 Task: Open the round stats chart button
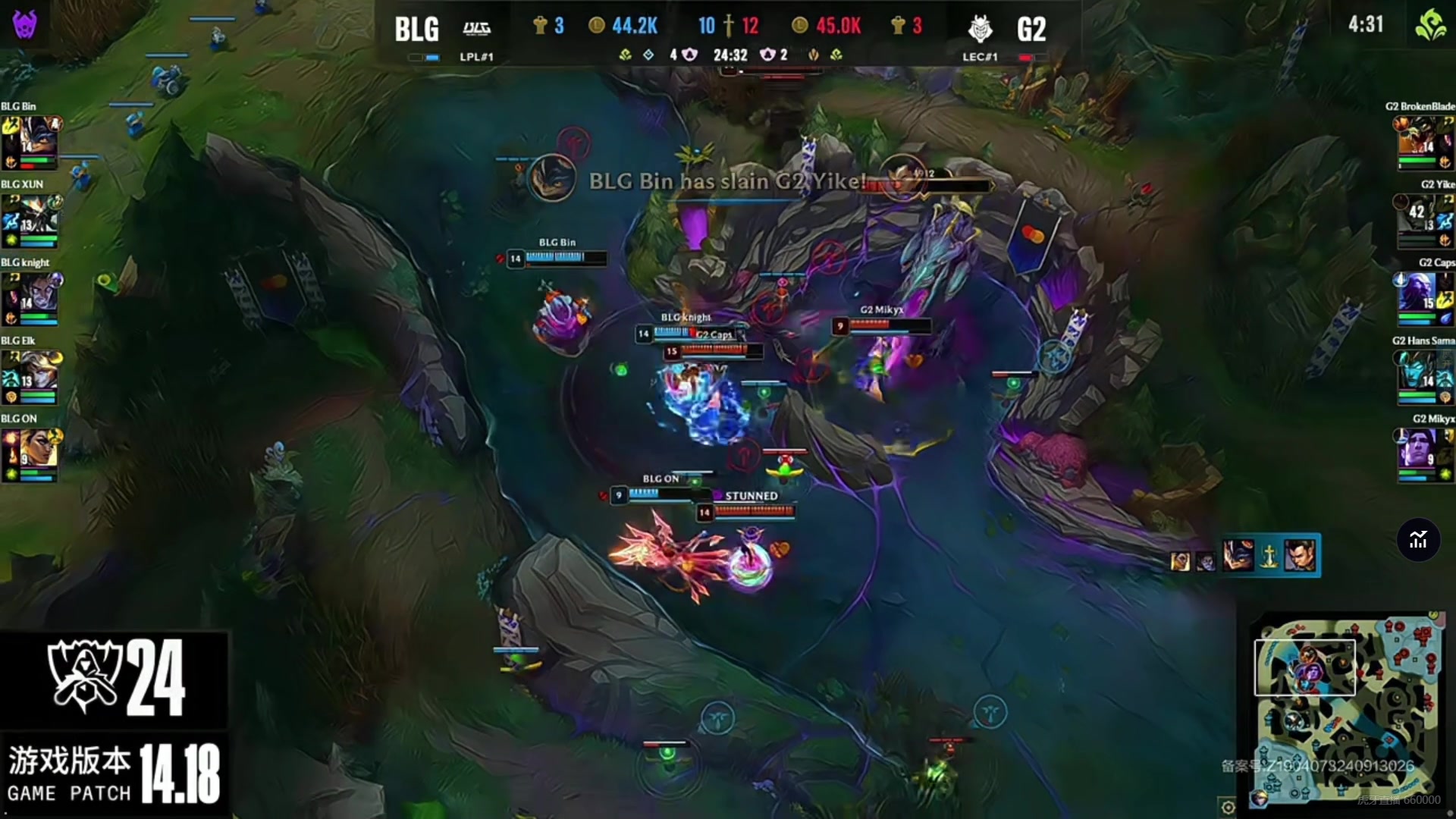pos(1418,540)
